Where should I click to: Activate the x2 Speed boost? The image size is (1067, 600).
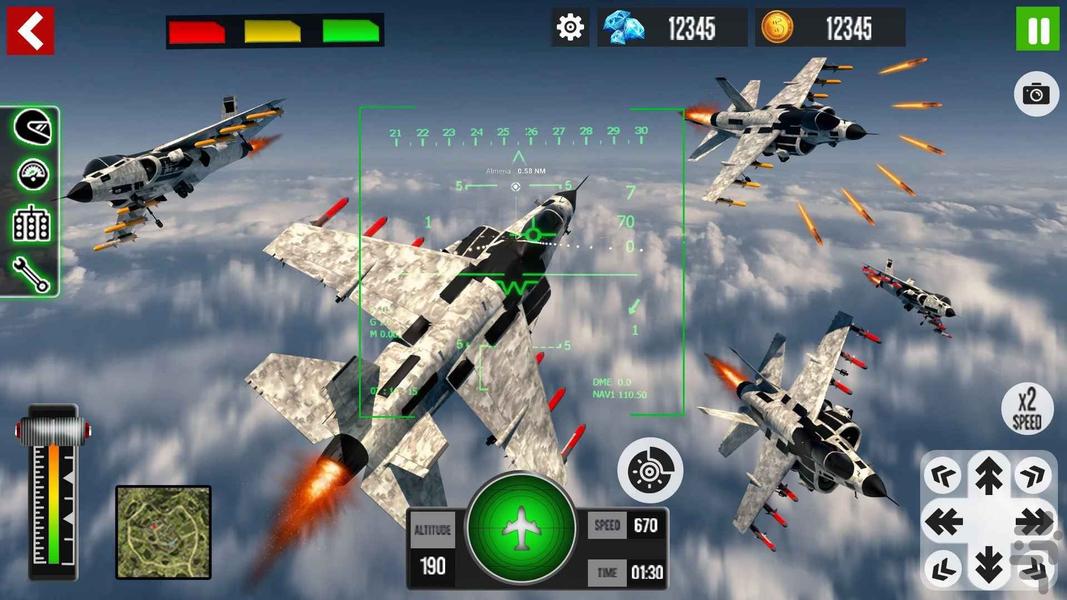coord(1027,410)
